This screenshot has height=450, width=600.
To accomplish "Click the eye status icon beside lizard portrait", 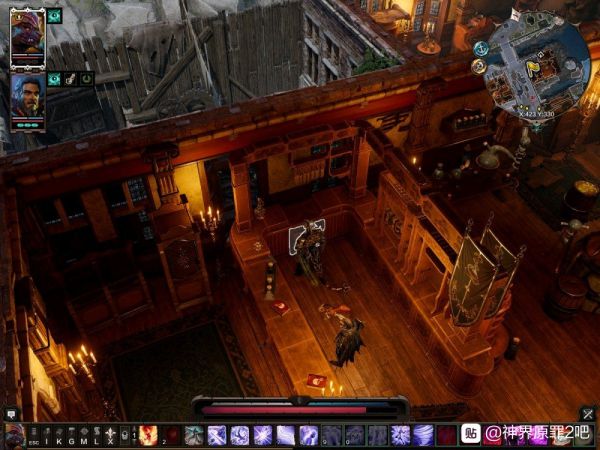I will [x=54, y=16].
